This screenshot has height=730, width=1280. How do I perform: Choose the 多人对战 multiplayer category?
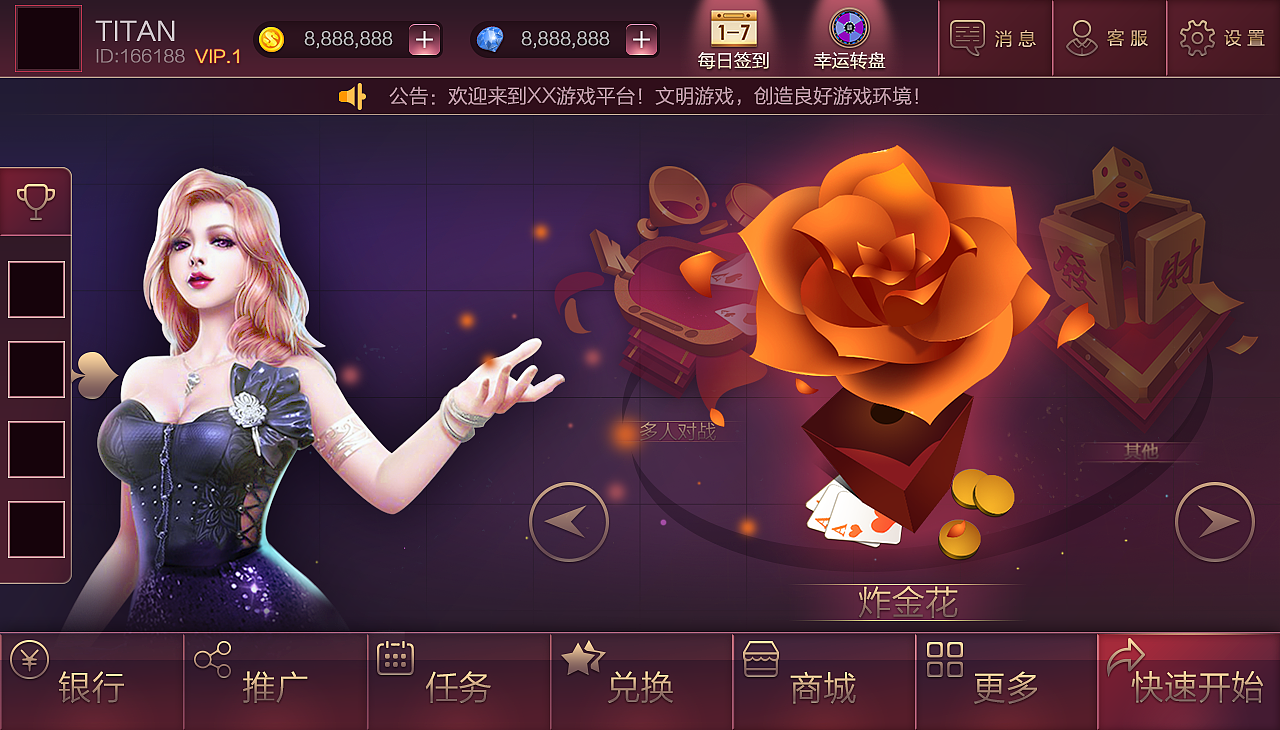point(665,300)
